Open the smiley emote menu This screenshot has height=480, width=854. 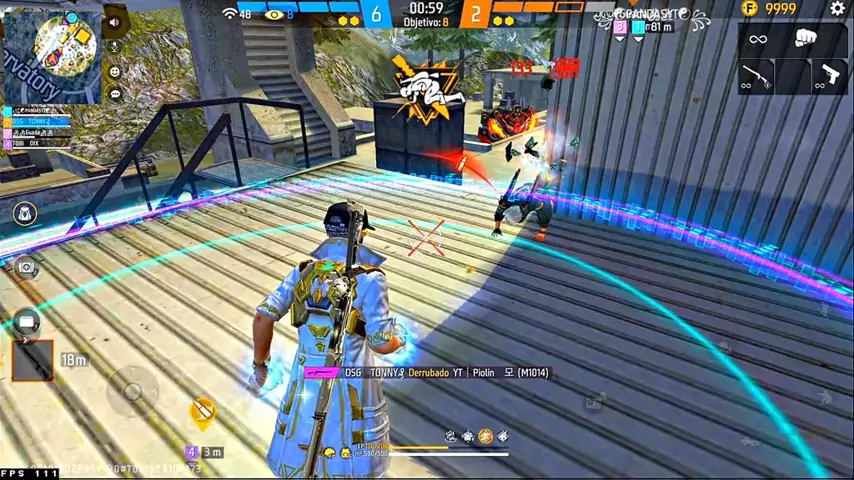pos(114,71)
